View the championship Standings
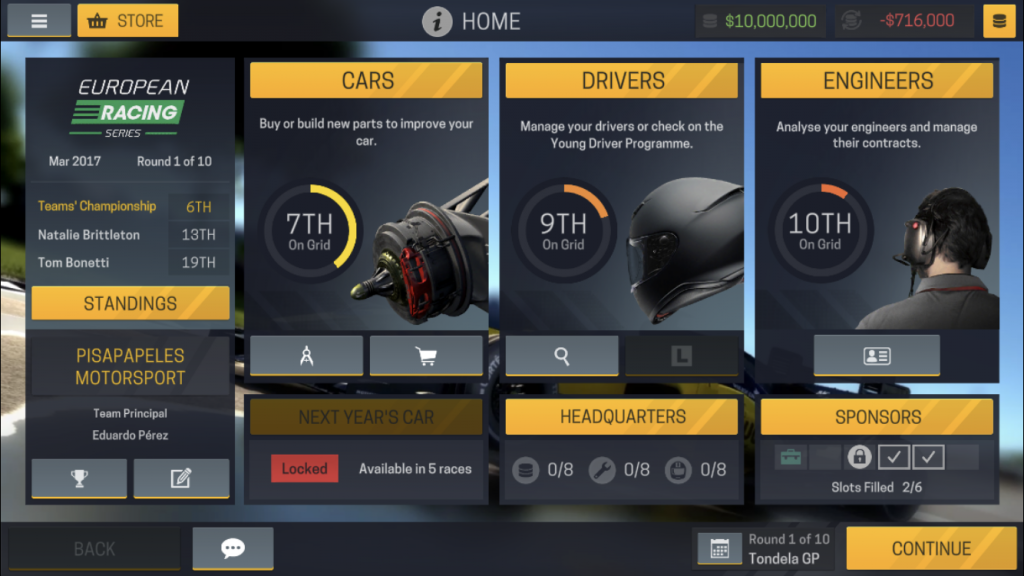The width and height of the screenshot is (1024, 576). point(130,303)
